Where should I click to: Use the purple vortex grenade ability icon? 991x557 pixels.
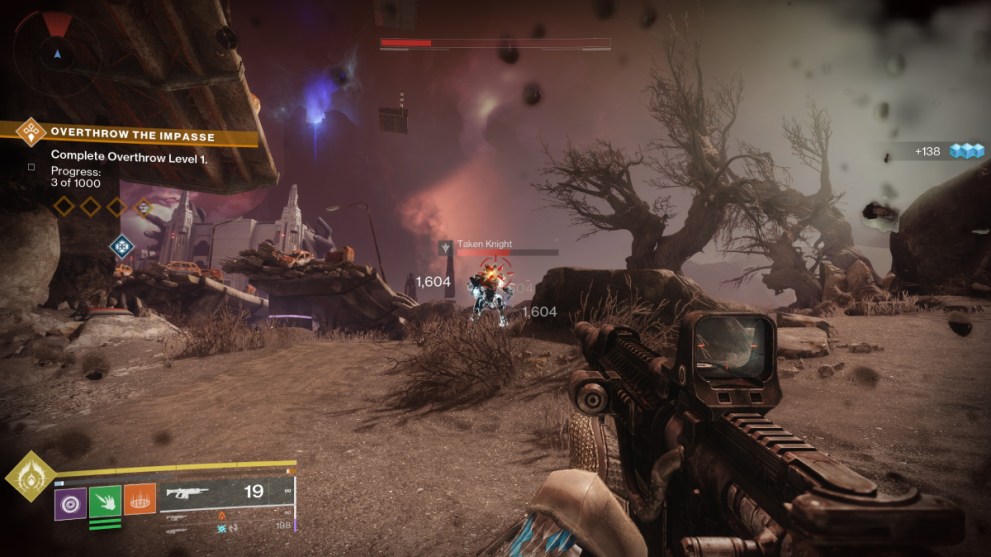(70, 499)
